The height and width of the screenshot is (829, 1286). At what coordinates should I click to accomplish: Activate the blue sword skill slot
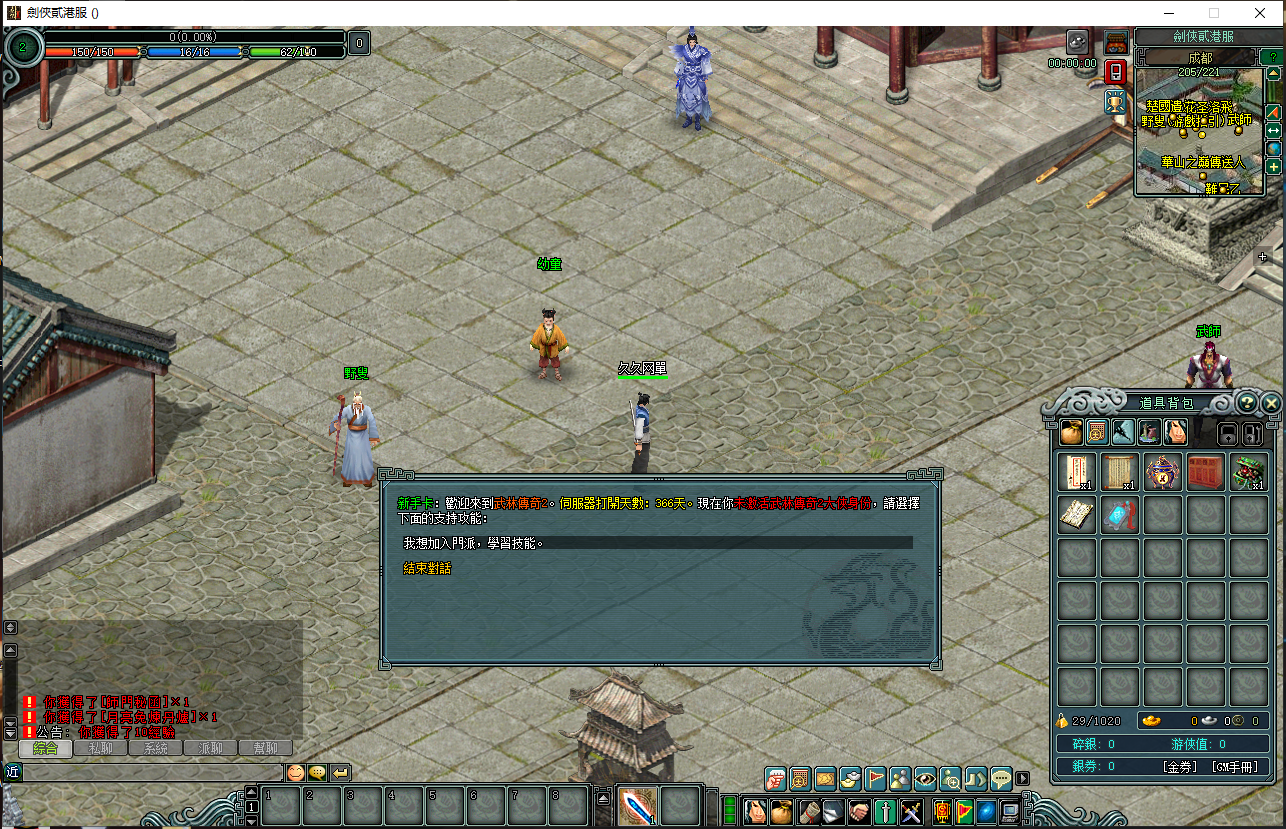636,807
